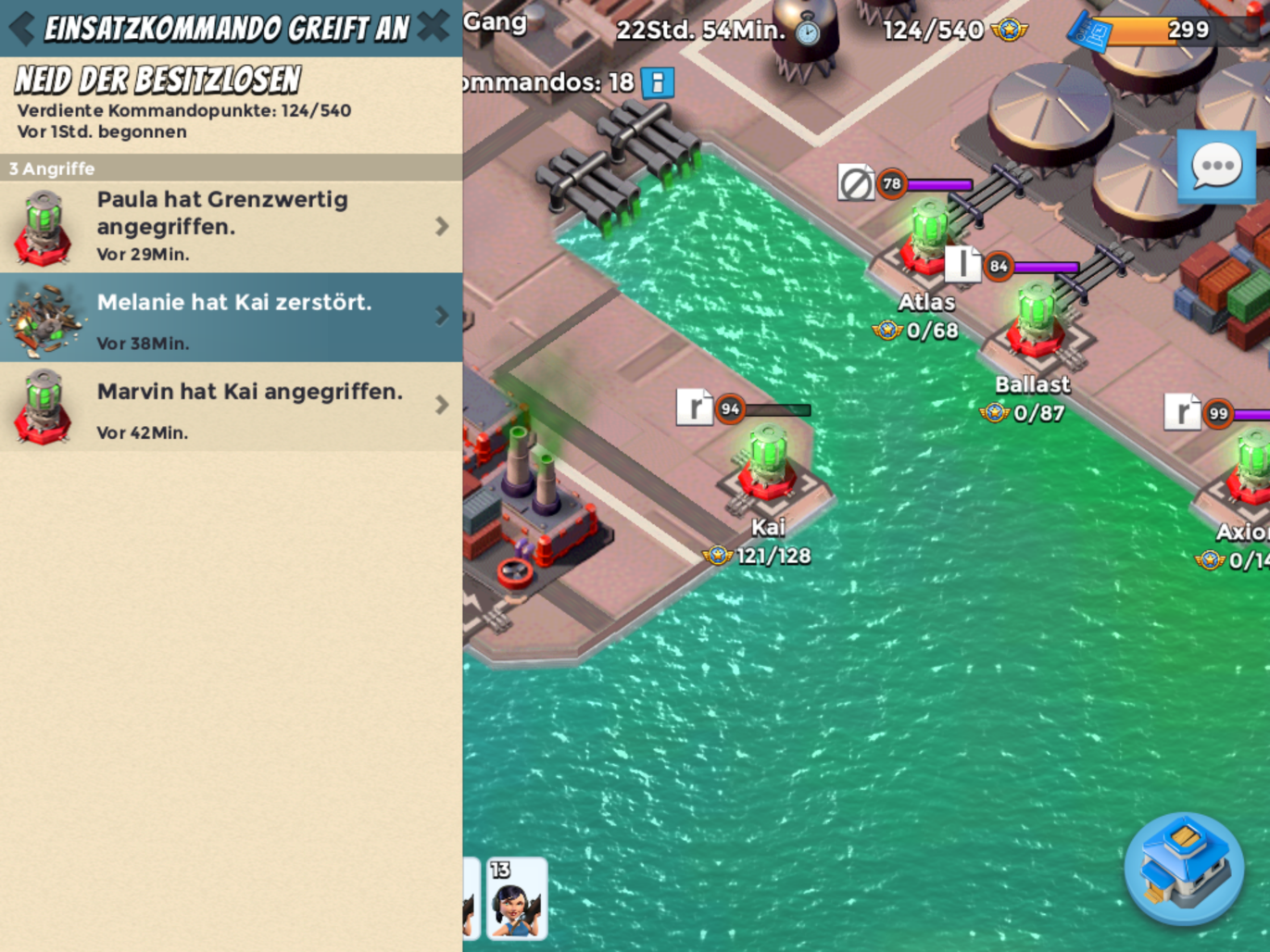Screen dimensions: 1270x952
Task: Open the note icon beside Kai
Action: coord(694,407)
